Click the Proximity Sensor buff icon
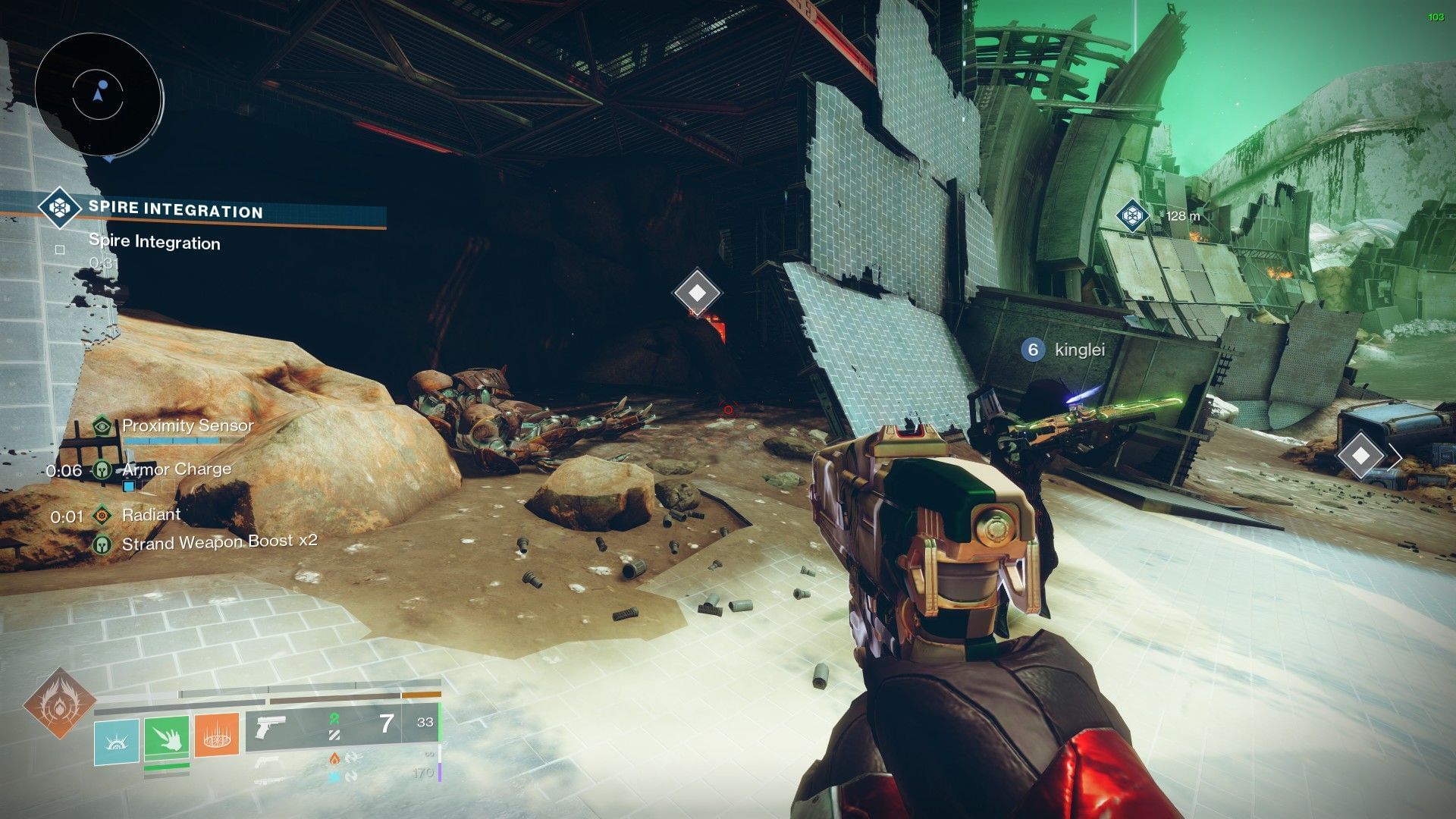Viewport: 1456px width, 819px height. tap(102, 425)
